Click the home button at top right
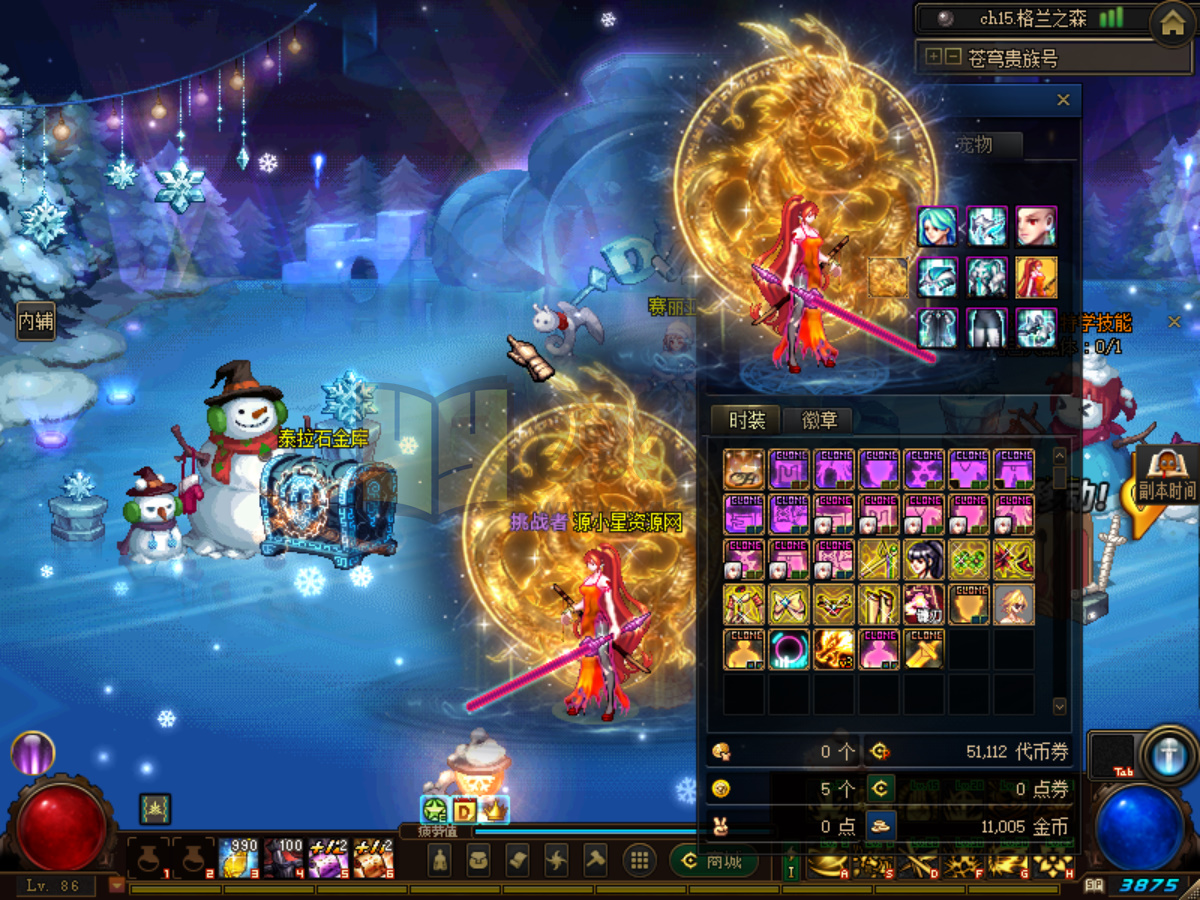The height and width of the screenshot is (900, 1200). 1172,24
